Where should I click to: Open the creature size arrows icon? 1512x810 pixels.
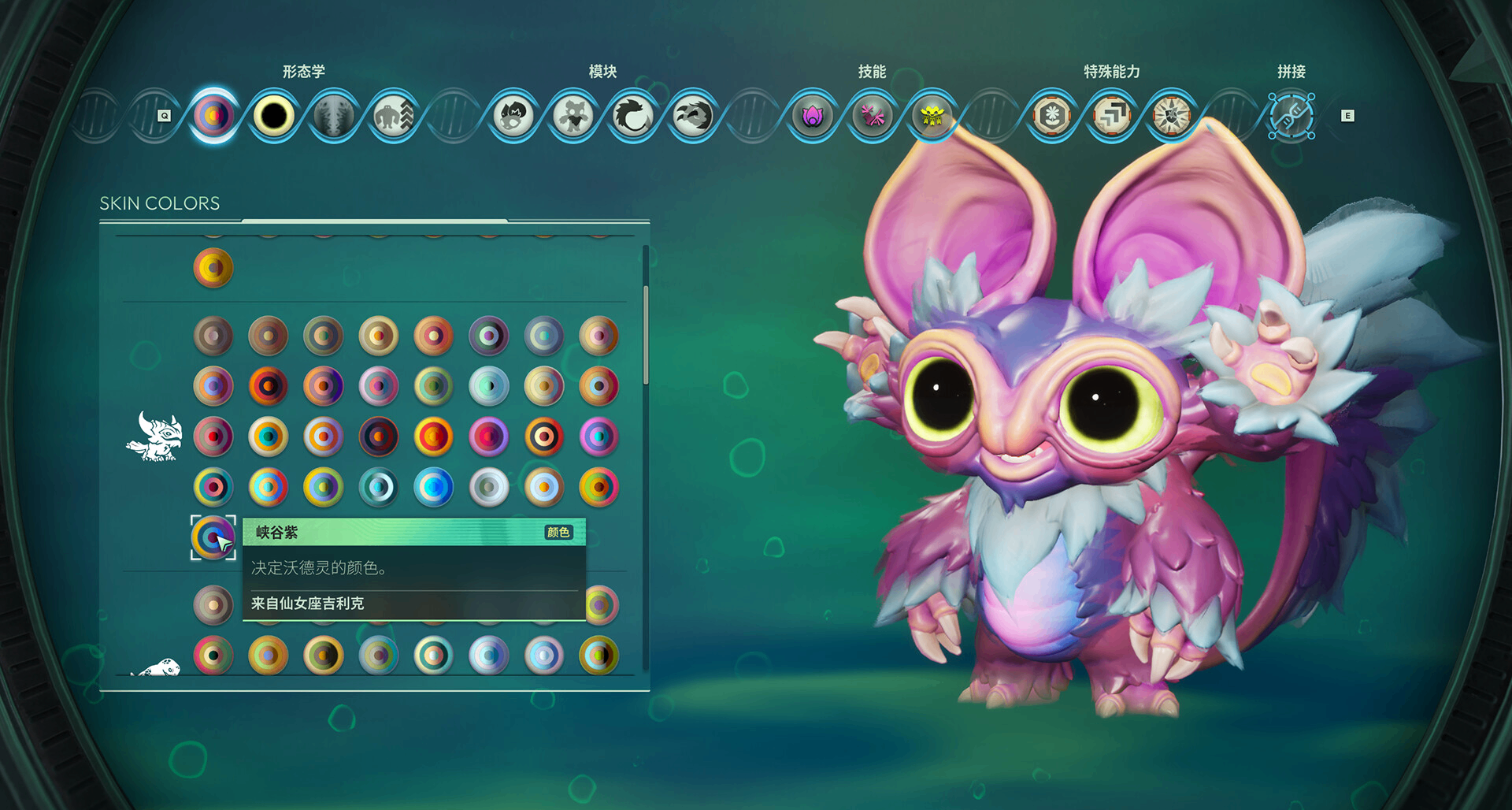[393, 116]
